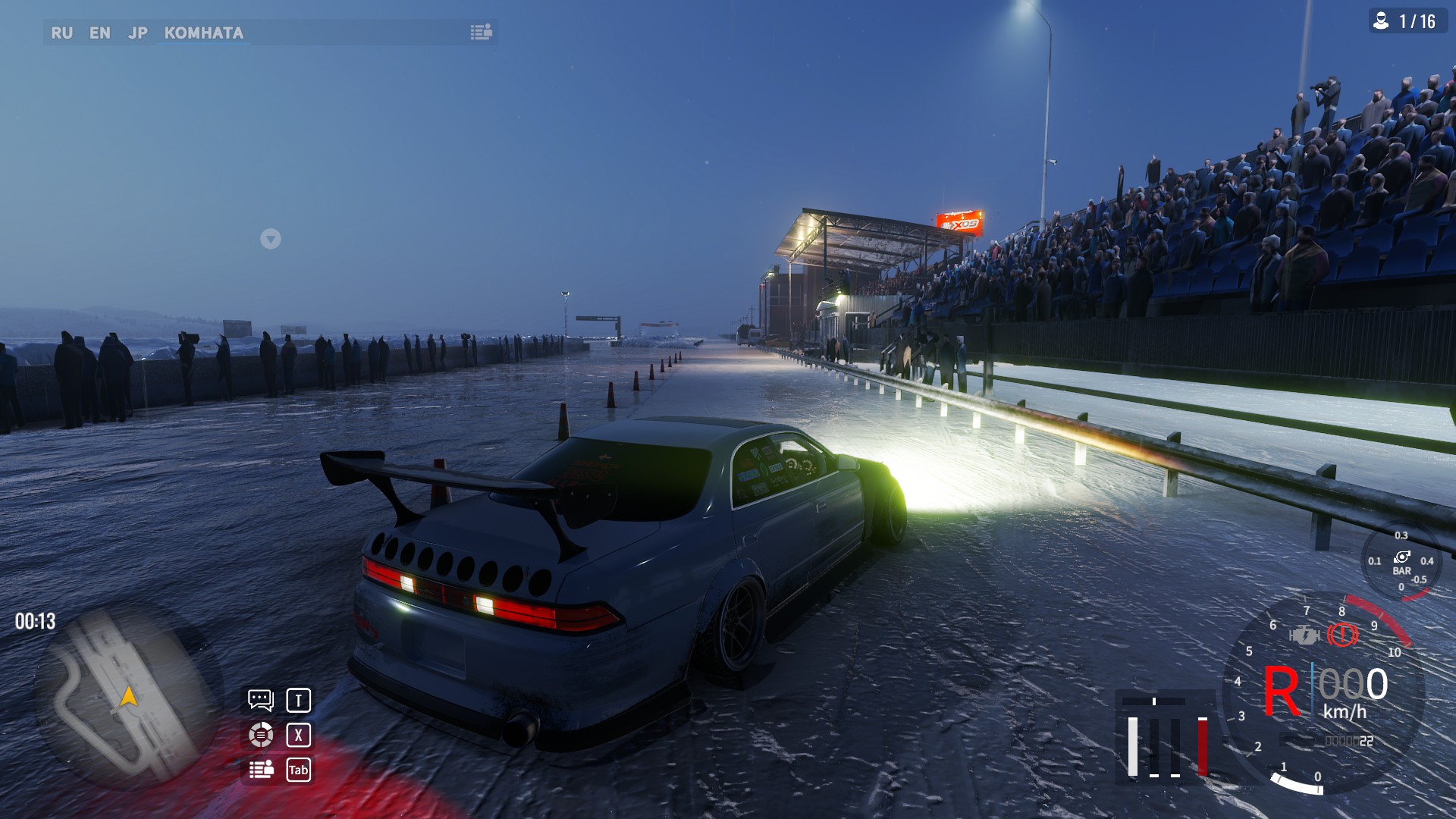Open the player list icon in chat header

481,32
